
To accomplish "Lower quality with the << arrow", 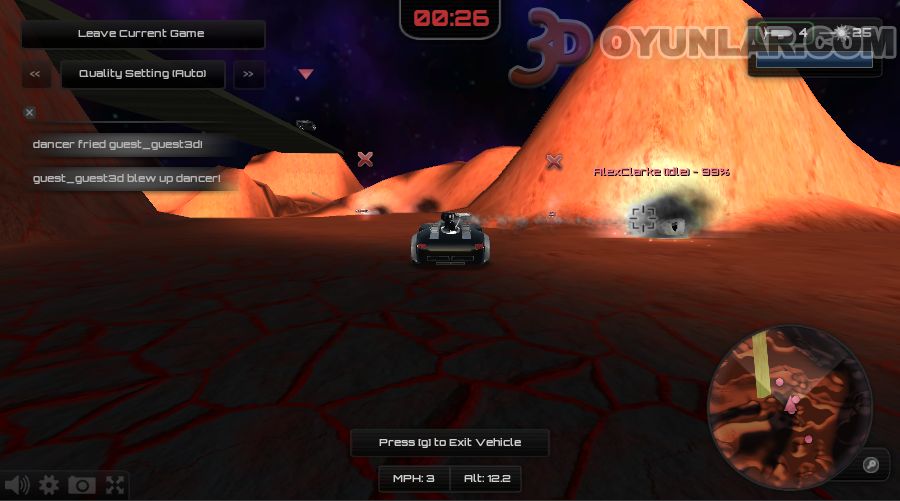I will coord(35,74).
